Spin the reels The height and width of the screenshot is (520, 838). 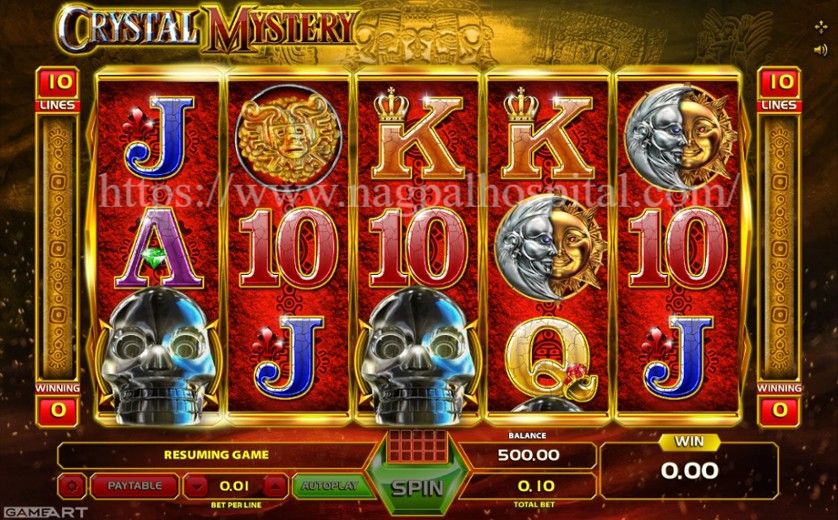[419, 489]
